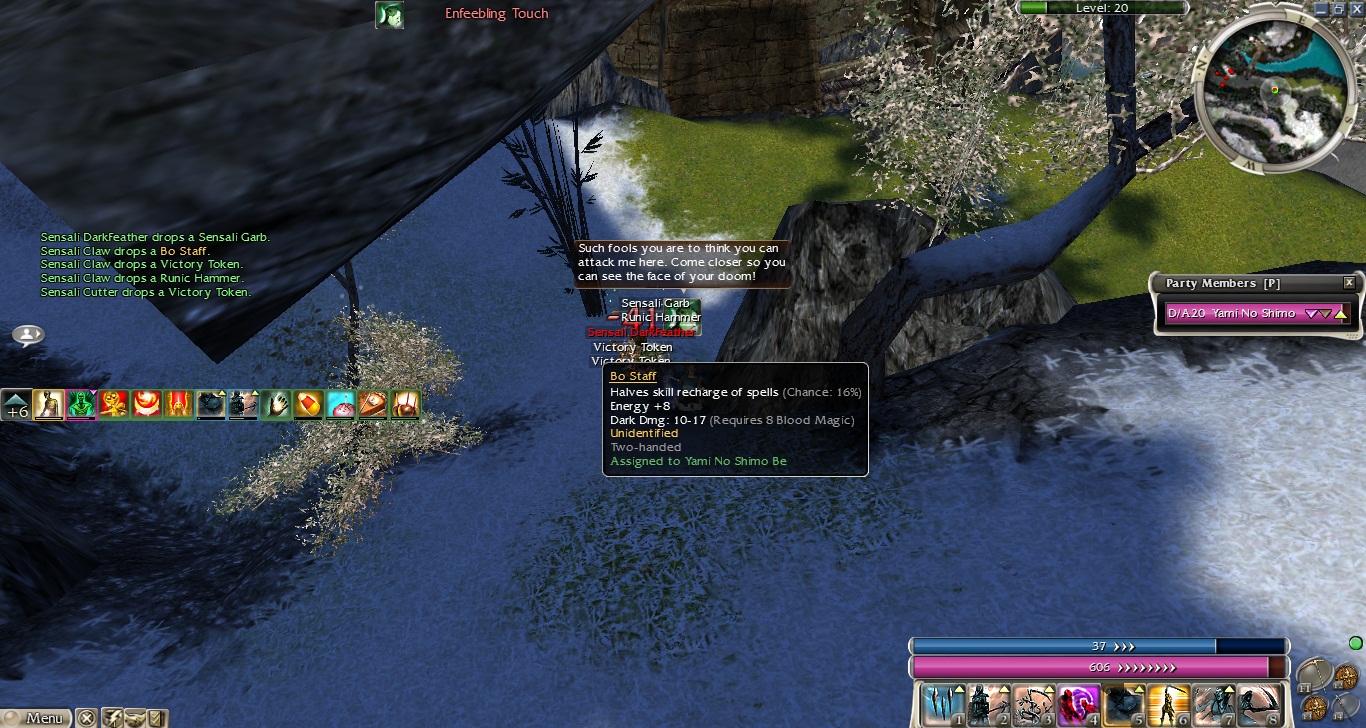Image resolution: width=1366 pixels, height=728 pixels.
Task: Open the checklist book icon
Action: click(156, 718)
